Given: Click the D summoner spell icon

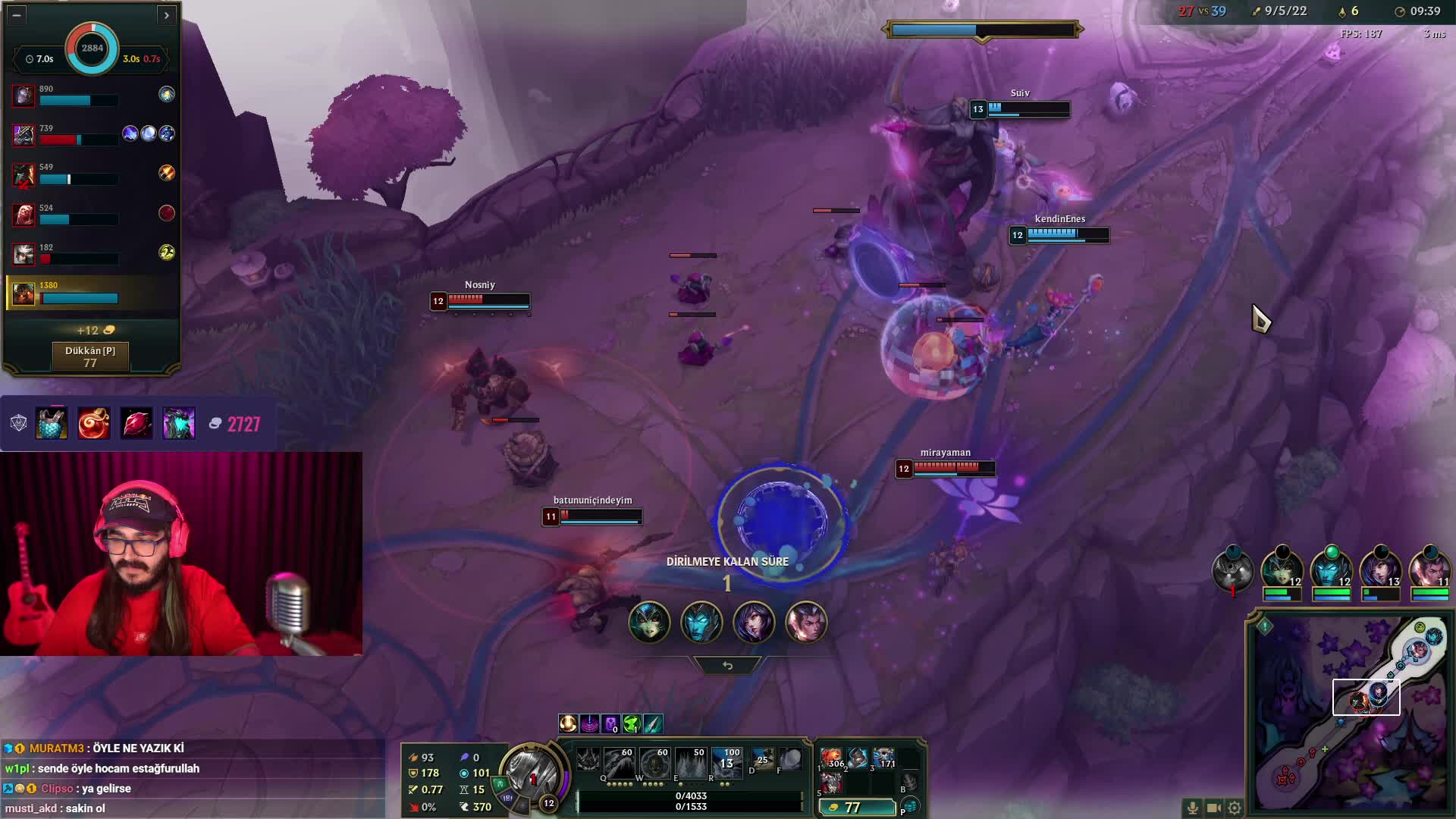Looking at the screenshot, I should (x=762, y=759).
